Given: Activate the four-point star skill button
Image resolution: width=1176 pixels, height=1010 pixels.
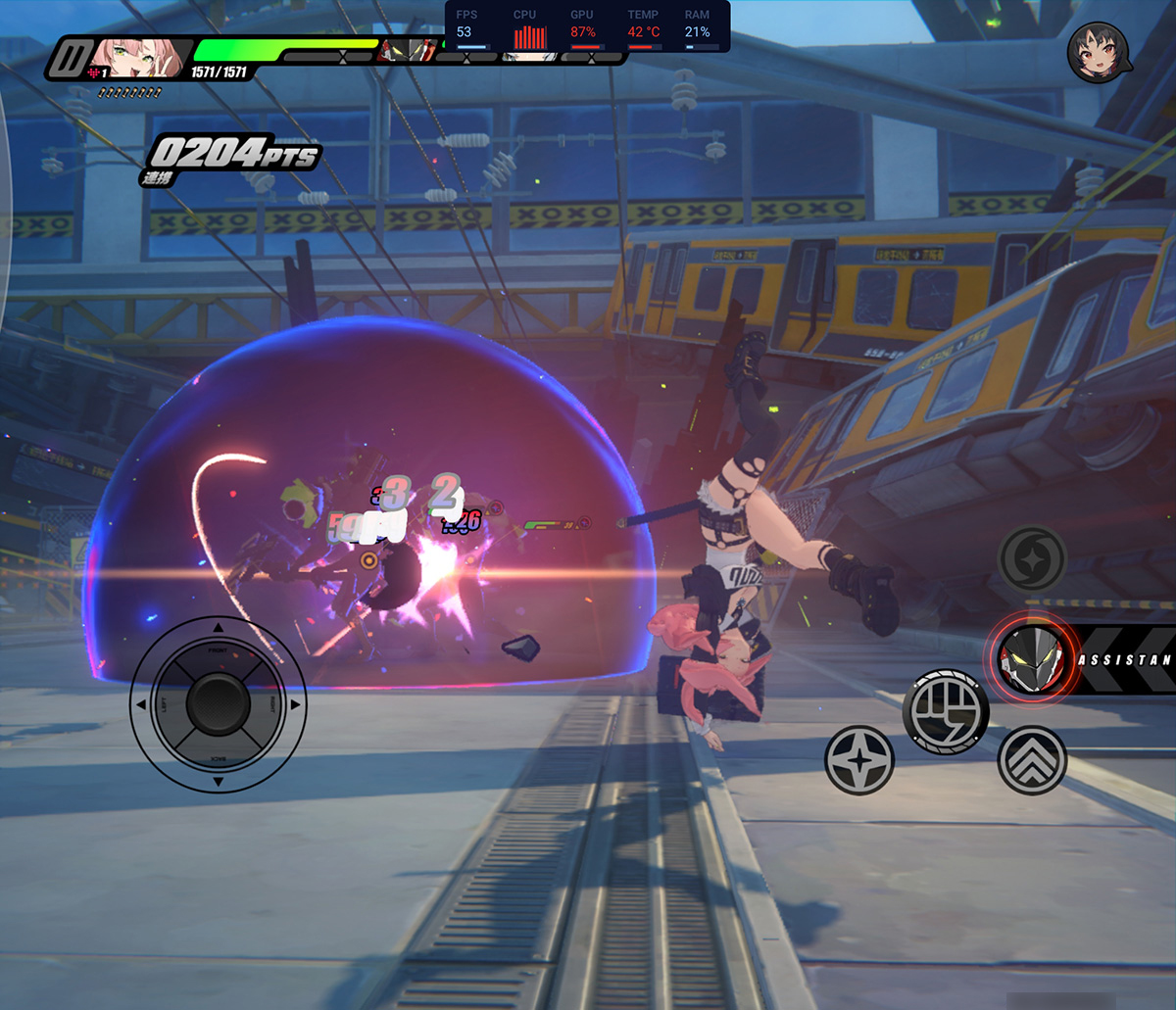Looking at the screenshot, I should [859, 760].
